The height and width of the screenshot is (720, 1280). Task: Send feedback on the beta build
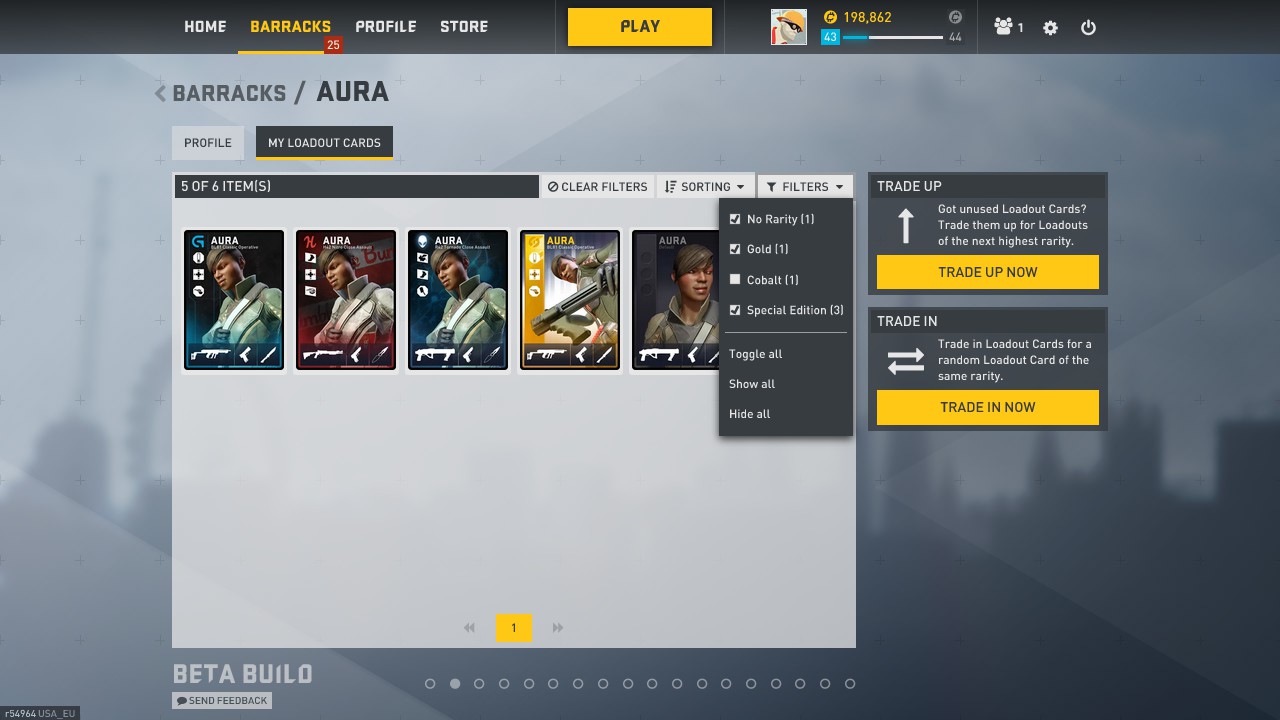coord(222,701)
